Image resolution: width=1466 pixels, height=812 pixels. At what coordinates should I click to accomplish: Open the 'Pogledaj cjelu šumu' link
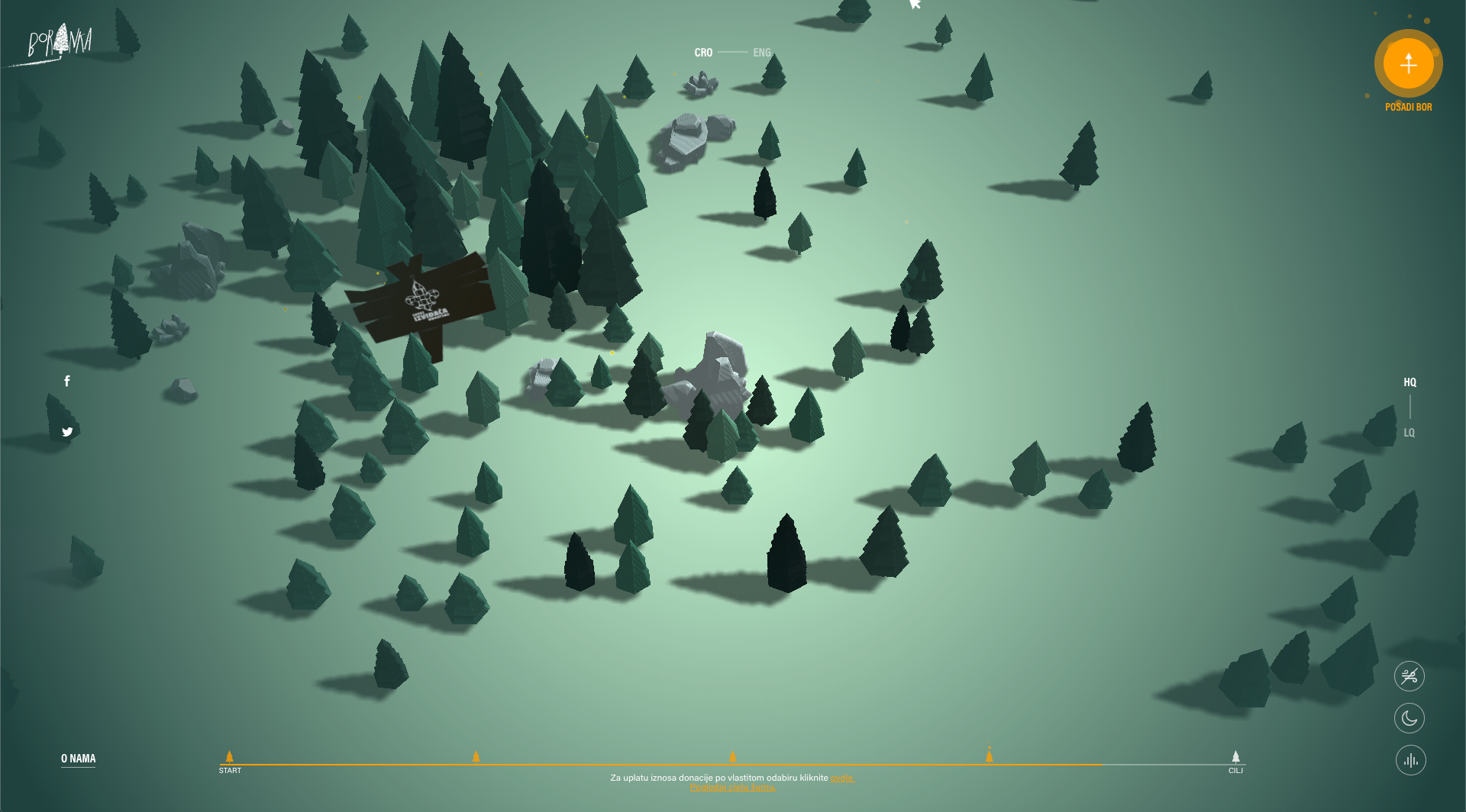click(x=732, y=788)
